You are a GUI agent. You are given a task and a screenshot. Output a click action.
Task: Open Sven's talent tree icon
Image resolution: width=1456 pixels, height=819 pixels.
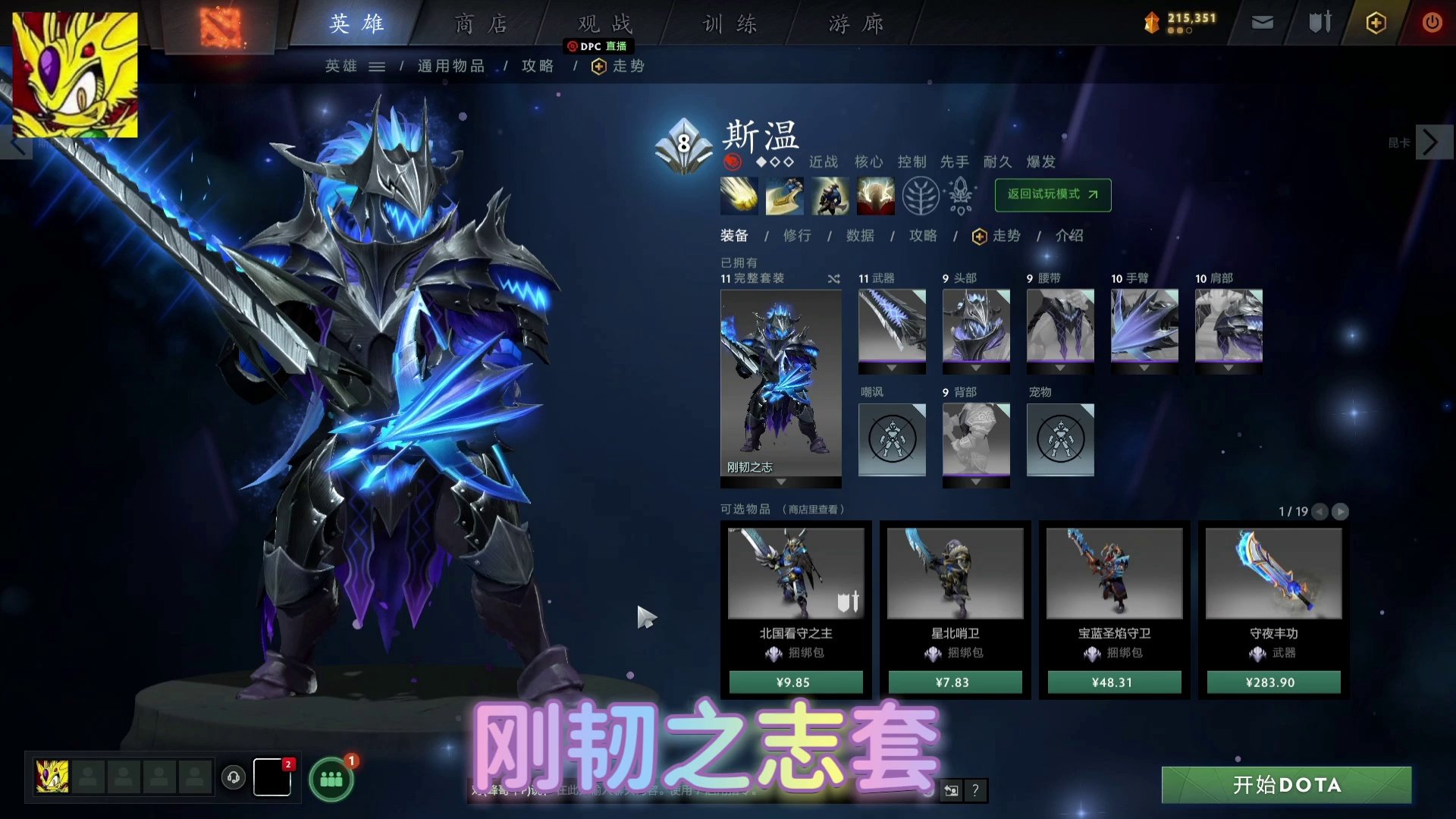point(921,196)
